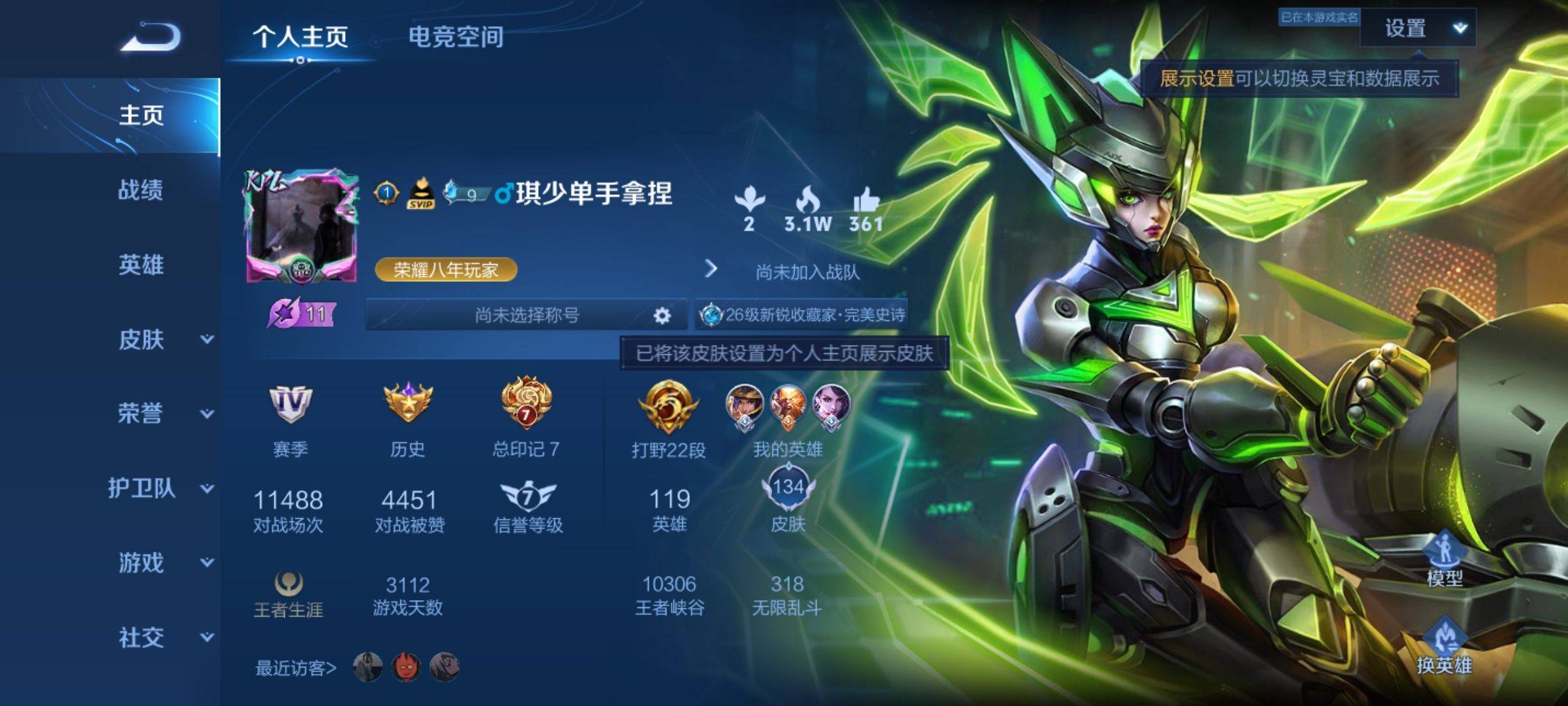View the 赛季 rank badge
The height and width of the screenshot is (706, 1568).
click(x=290, y=404)
